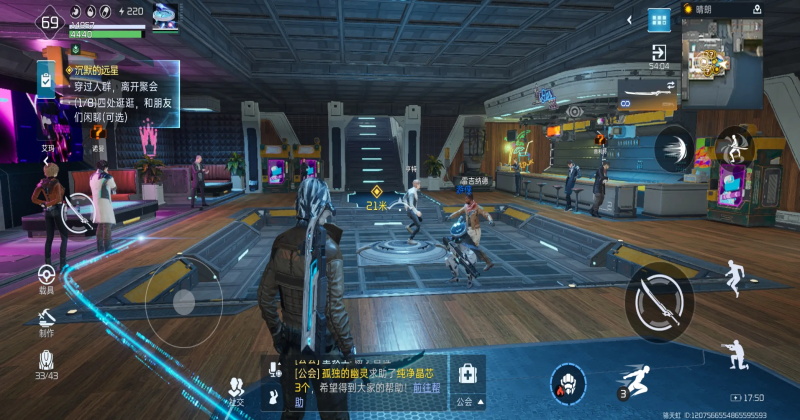The image size is (800, 420).
Task: Collapse the top-right menu with the arrow
Action: point(629,19)
